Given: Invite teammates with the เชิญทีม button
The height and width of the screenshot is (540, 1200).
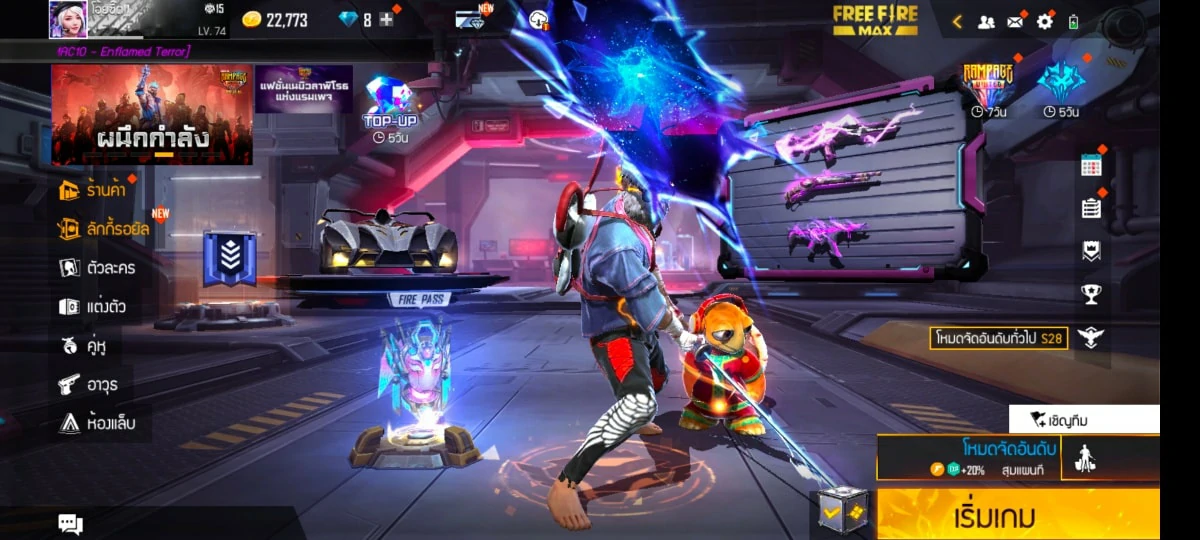Looking at the screenshot, I should pos(1084,420).
